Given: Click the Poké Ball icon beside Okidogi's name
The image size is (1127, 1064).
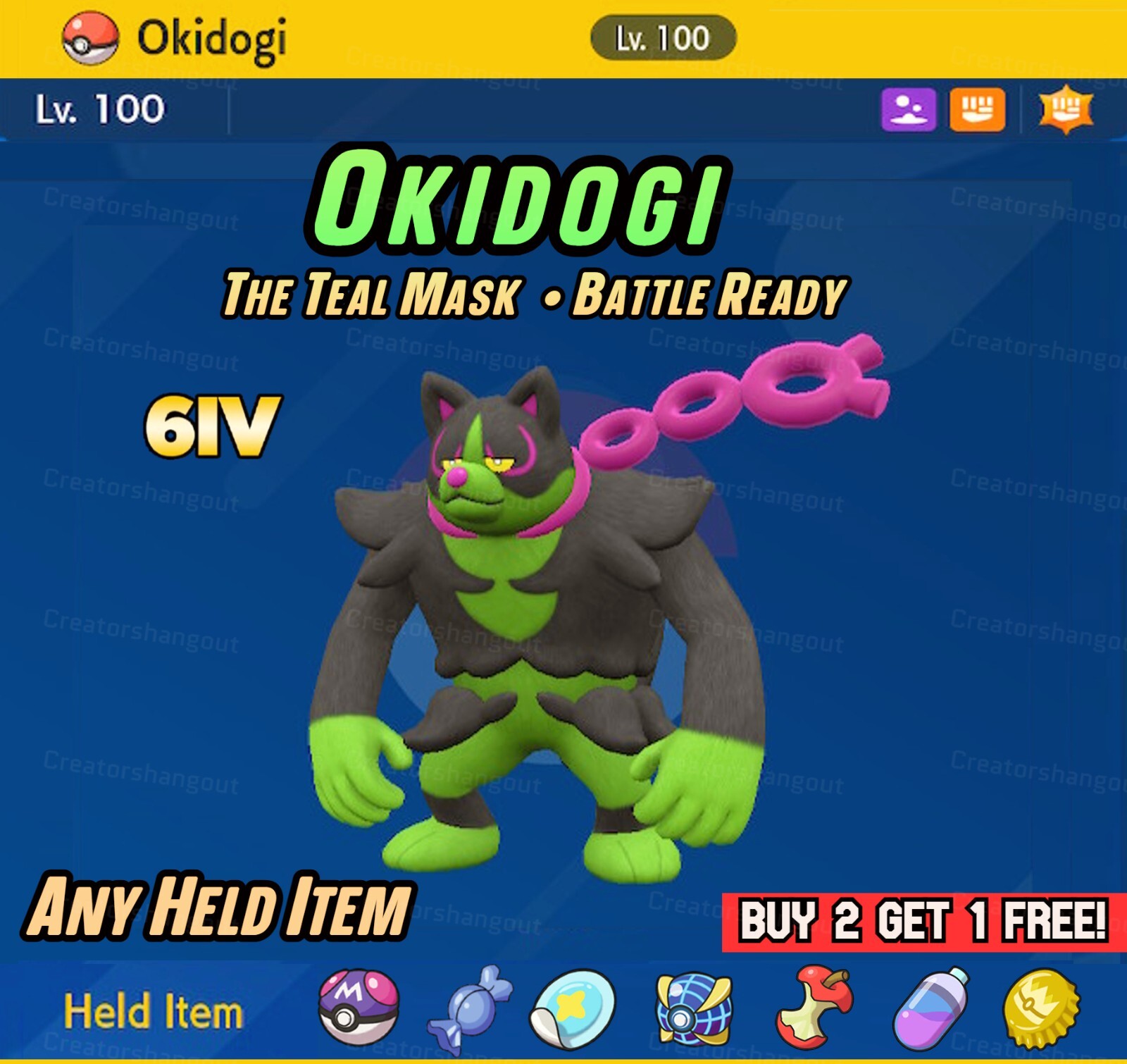Looking at the screenshot, I should (x=89, y=37).
